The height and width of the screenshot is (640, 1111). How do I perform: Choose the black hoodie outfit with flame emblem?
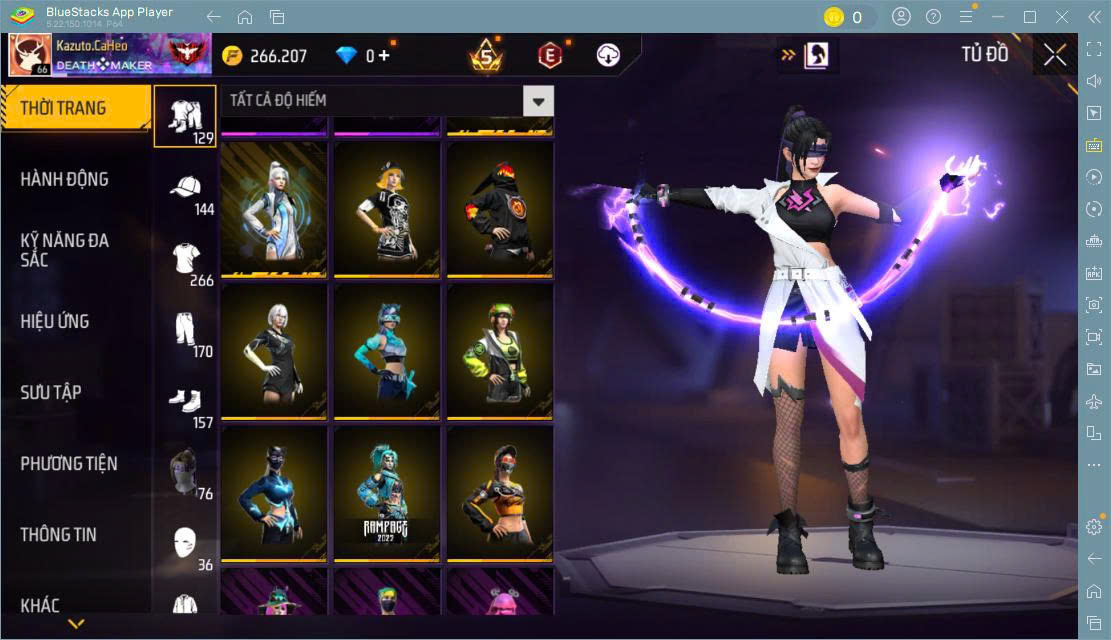pyautogui.click(x=499, y=208)
